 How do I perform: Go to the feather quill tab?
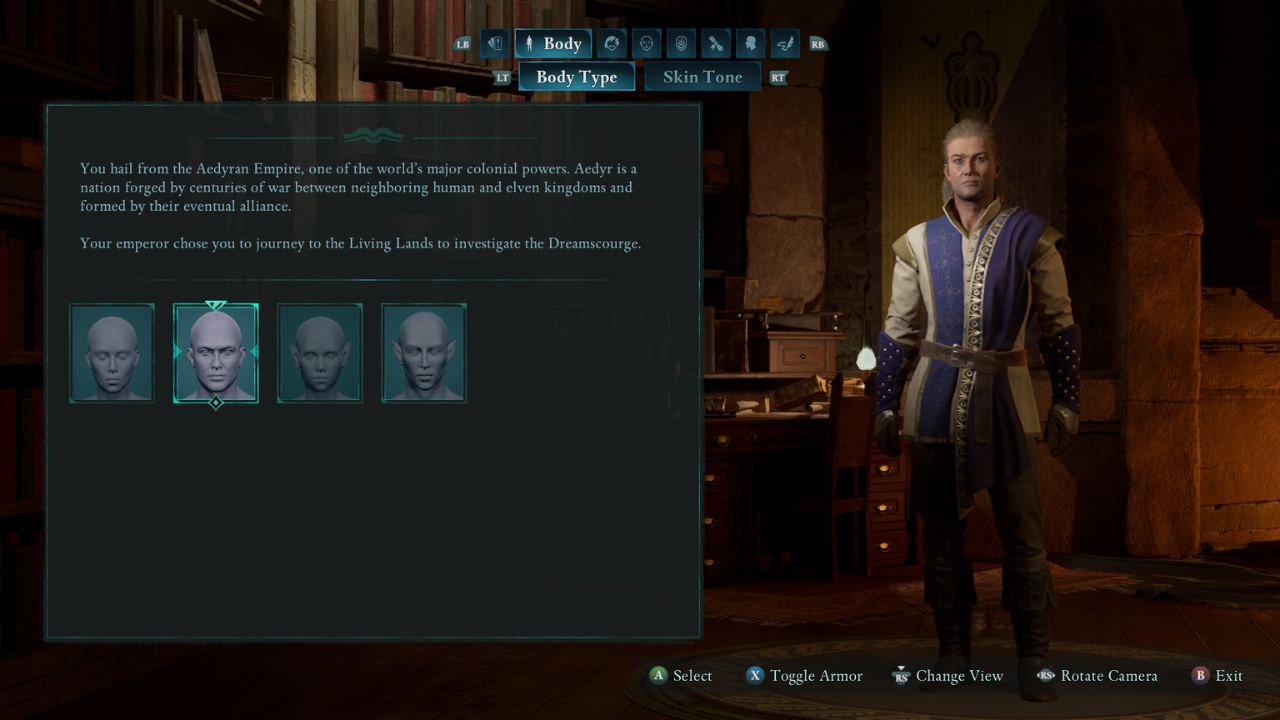(785, 44)
